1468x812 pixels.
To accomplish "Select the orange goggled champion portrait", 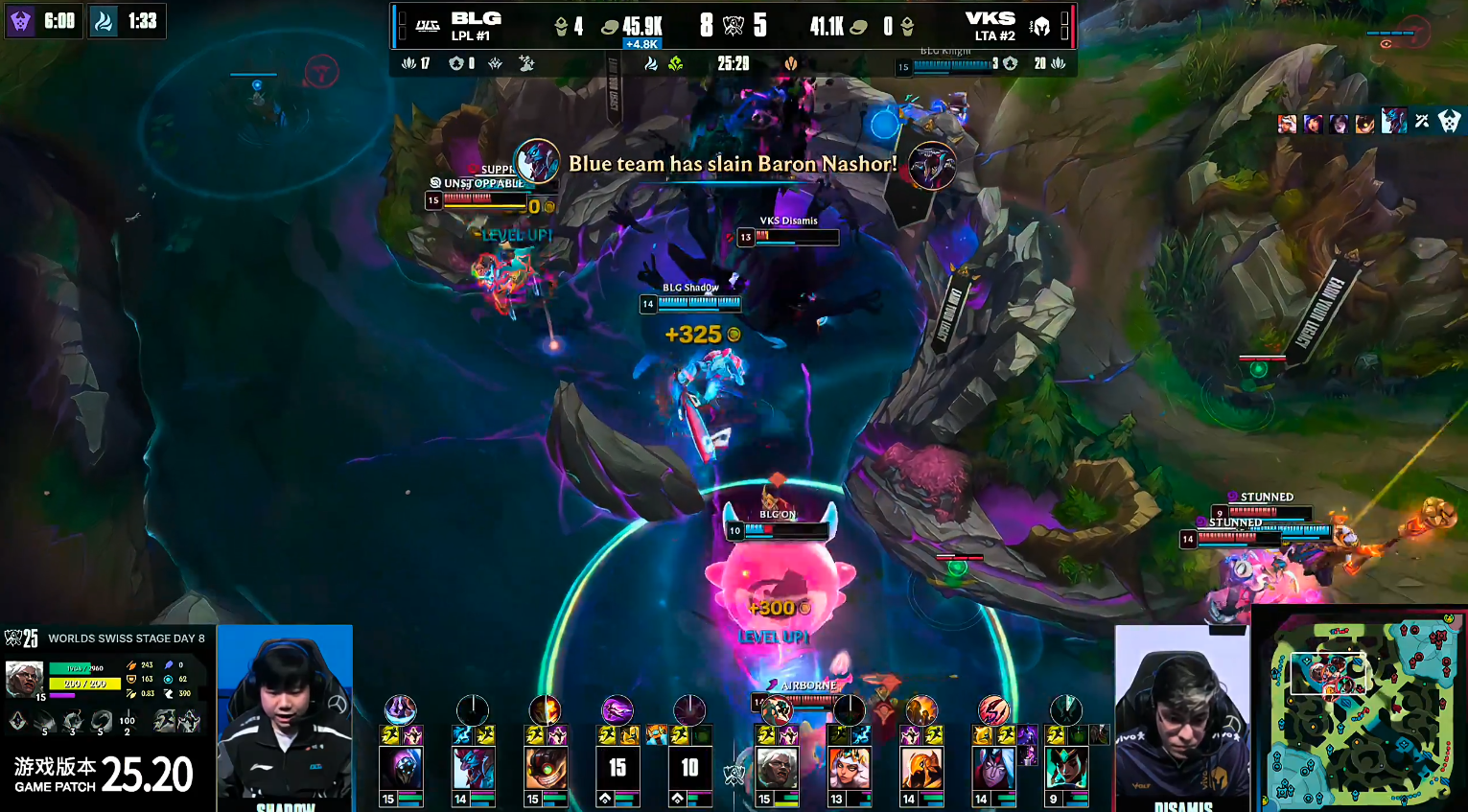I will pos(546,768).
